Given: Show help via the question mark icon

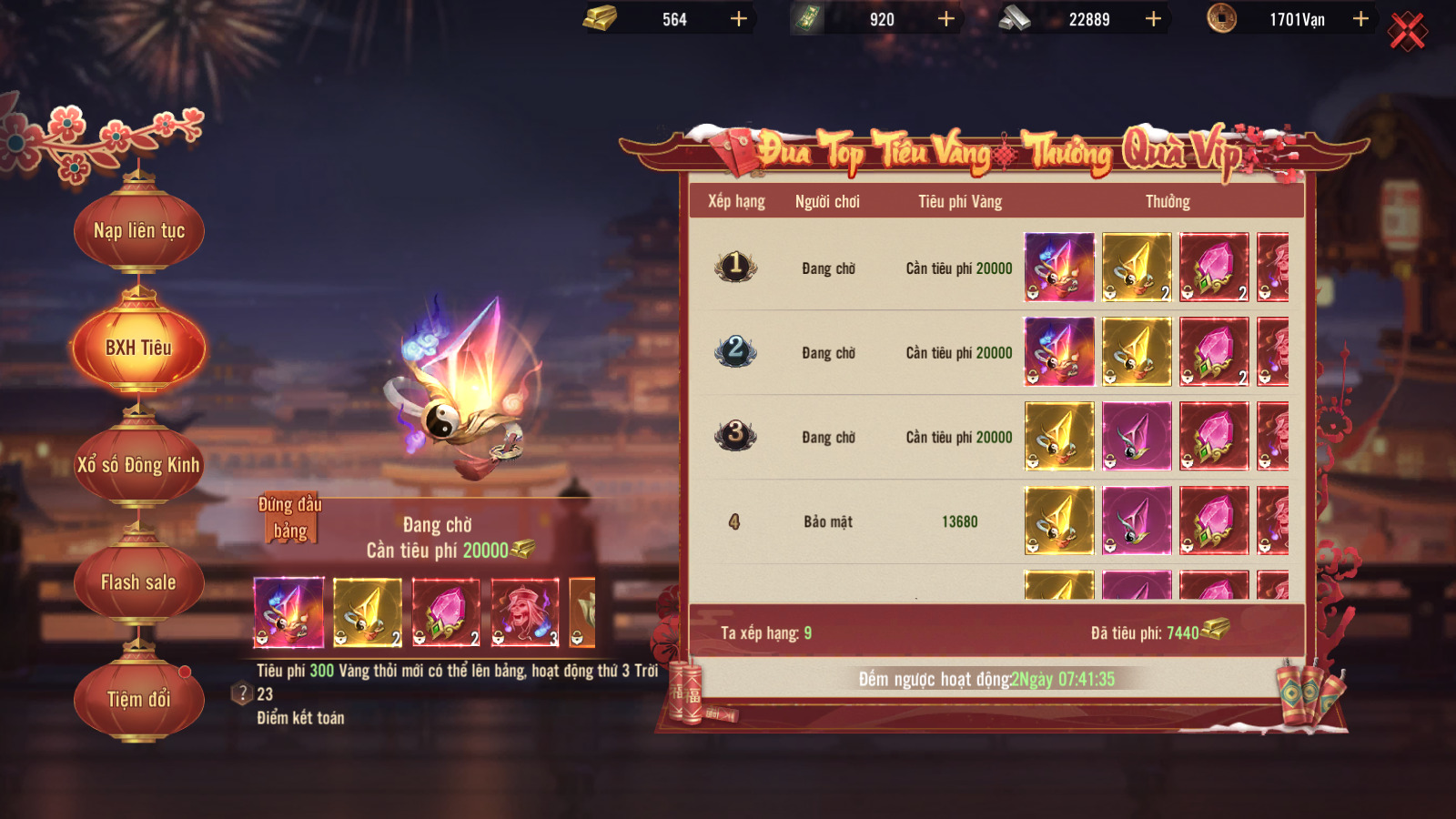Looking at the screenshot, I should coord(242,694).
